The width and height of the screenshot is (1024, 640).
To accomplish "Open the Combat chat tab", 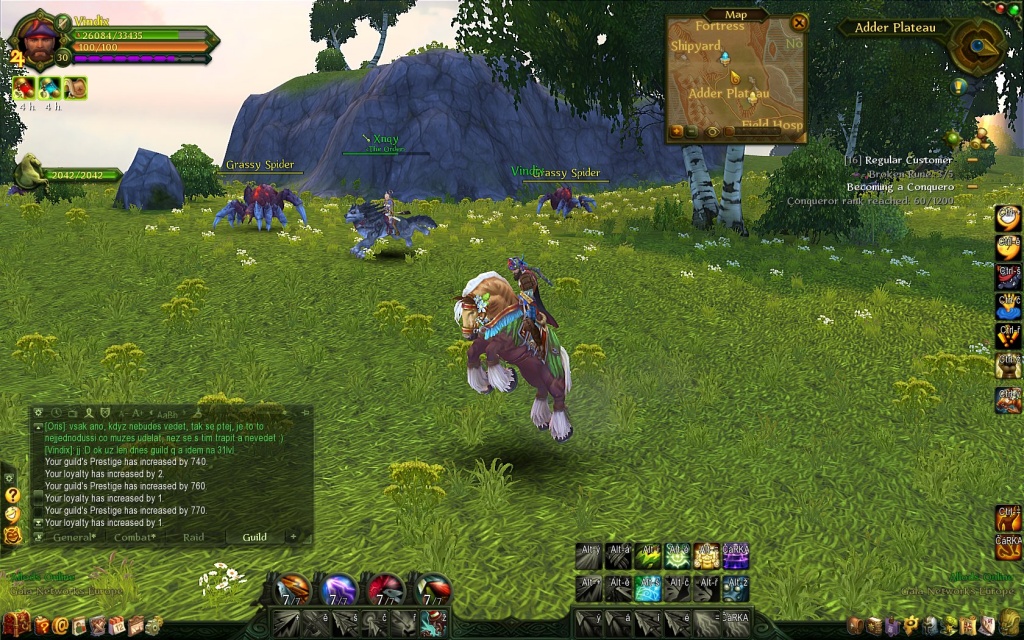I will click(x=134, y=537).
